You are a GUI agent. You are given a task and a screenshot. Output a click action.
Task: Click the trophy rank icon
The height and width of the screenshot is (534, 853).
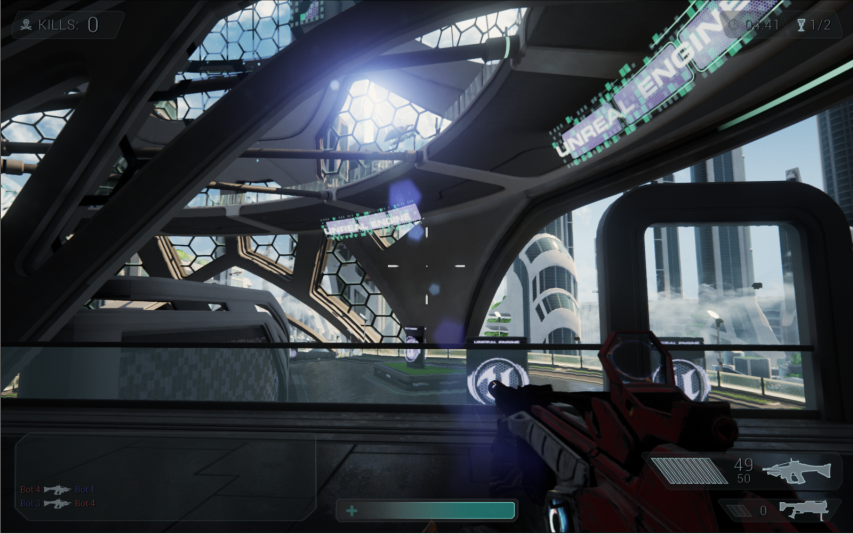click(x=801, y=25)
